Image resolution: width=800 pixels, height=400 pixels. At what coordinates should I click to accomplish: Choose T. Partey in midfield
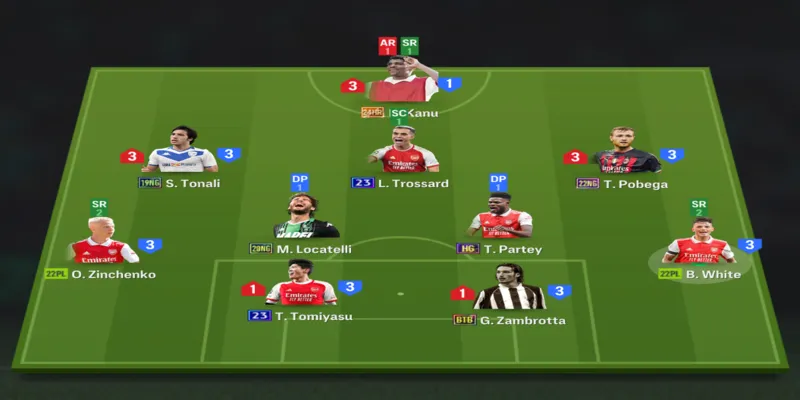click(x=500, y=220)
